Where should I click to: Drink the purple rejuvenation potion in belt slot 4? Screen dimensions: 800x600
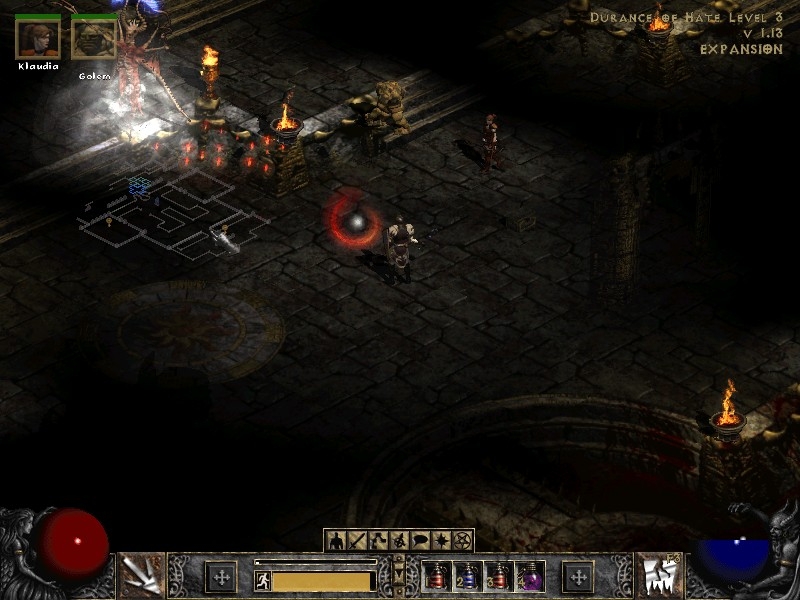tap(529, 577)
